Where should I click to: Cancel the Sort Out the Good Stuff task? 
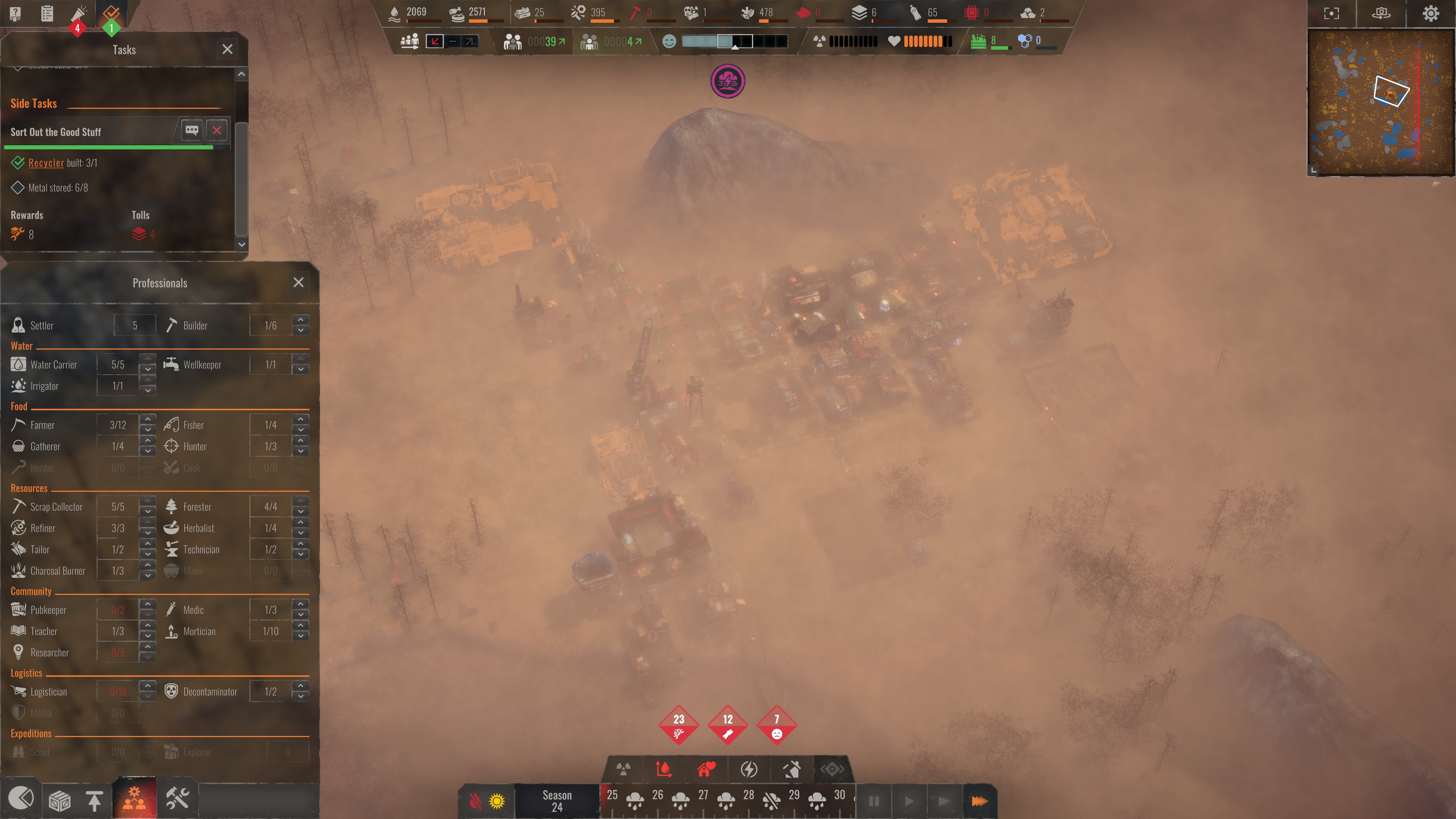[217, 130]
